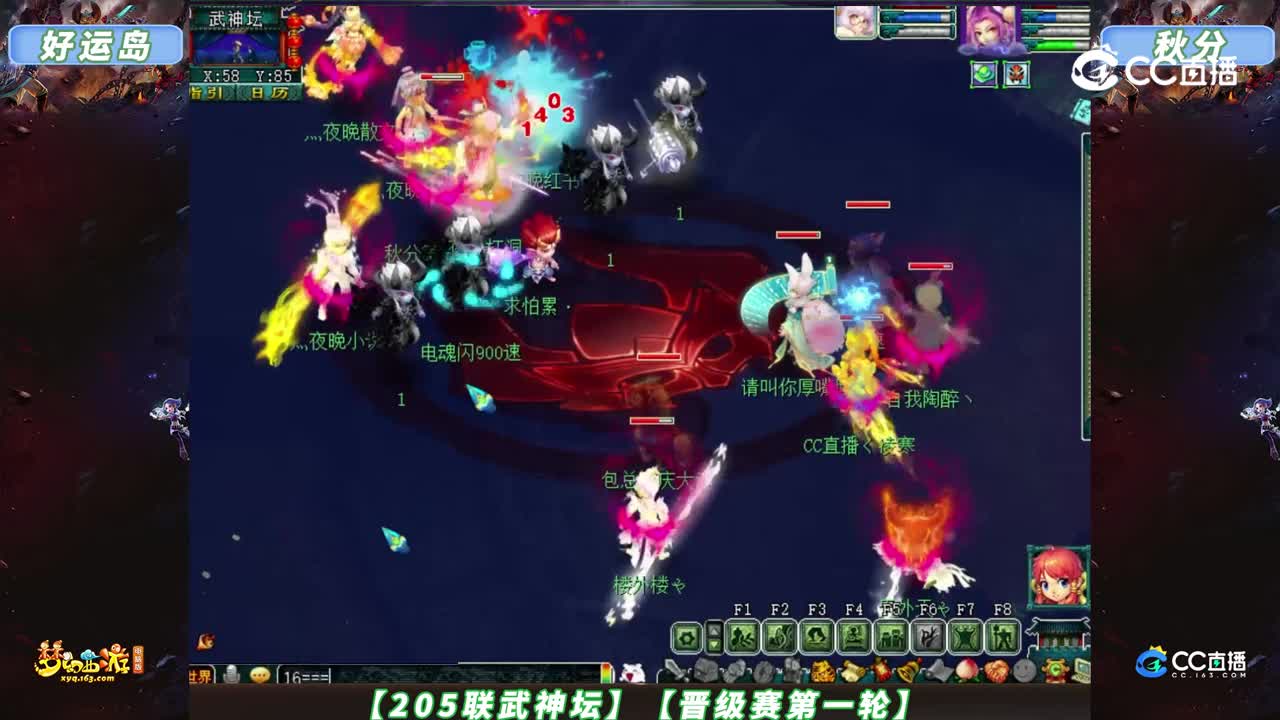Select the F1 skill icon
Screen dimensions: 1280x720
[x=744, y=636]
